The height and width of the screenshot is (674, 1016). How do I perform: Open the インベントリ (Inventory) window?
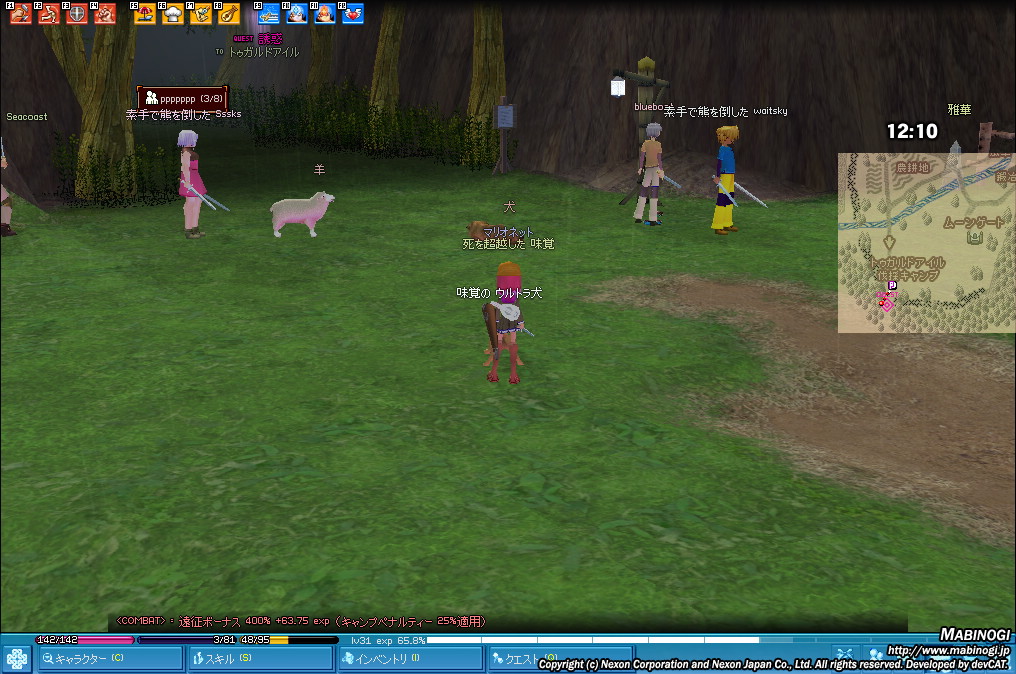click(409, 658)
